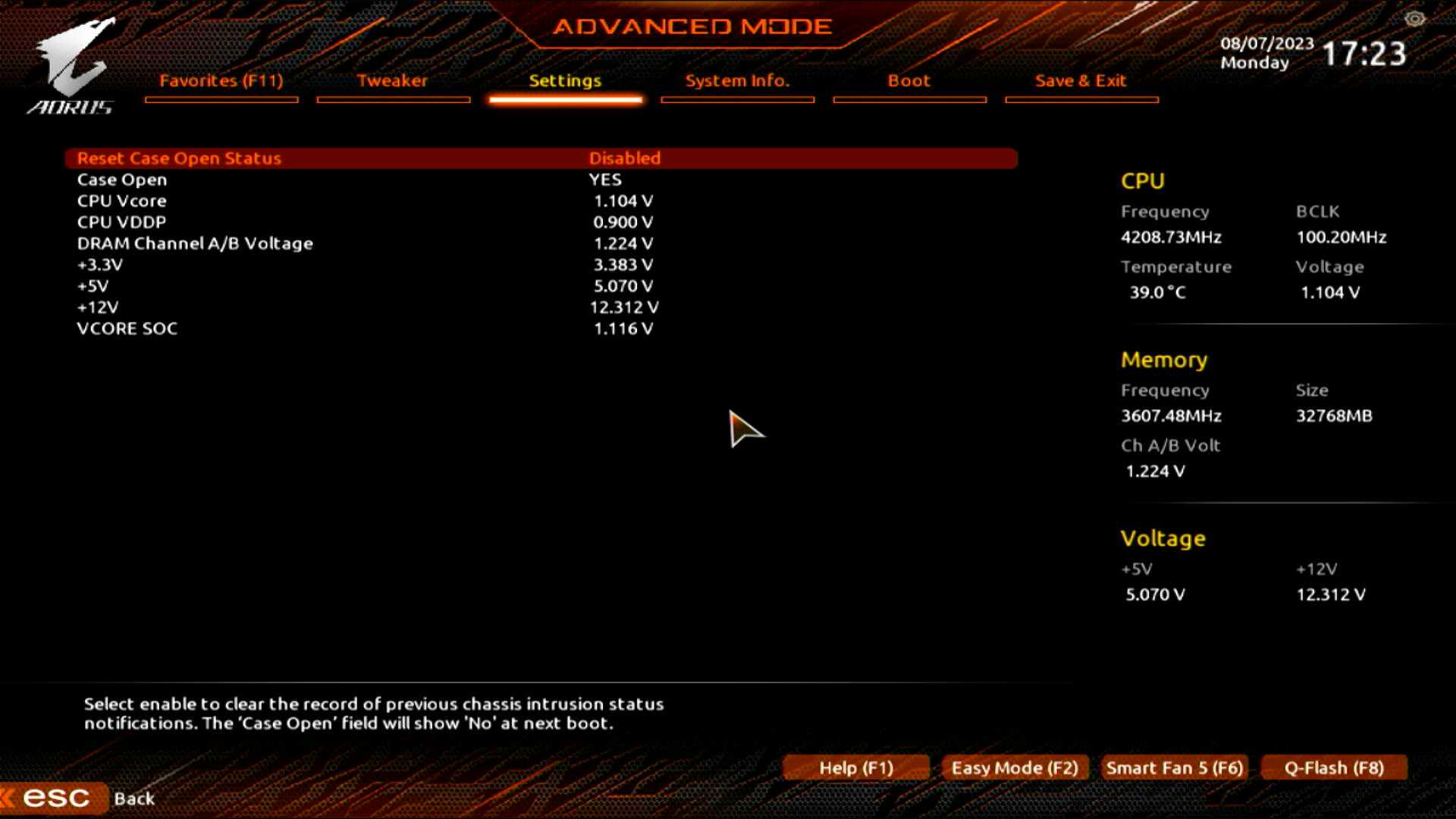Launch Smart Fan 5 (F6)

coord(1174,768)
